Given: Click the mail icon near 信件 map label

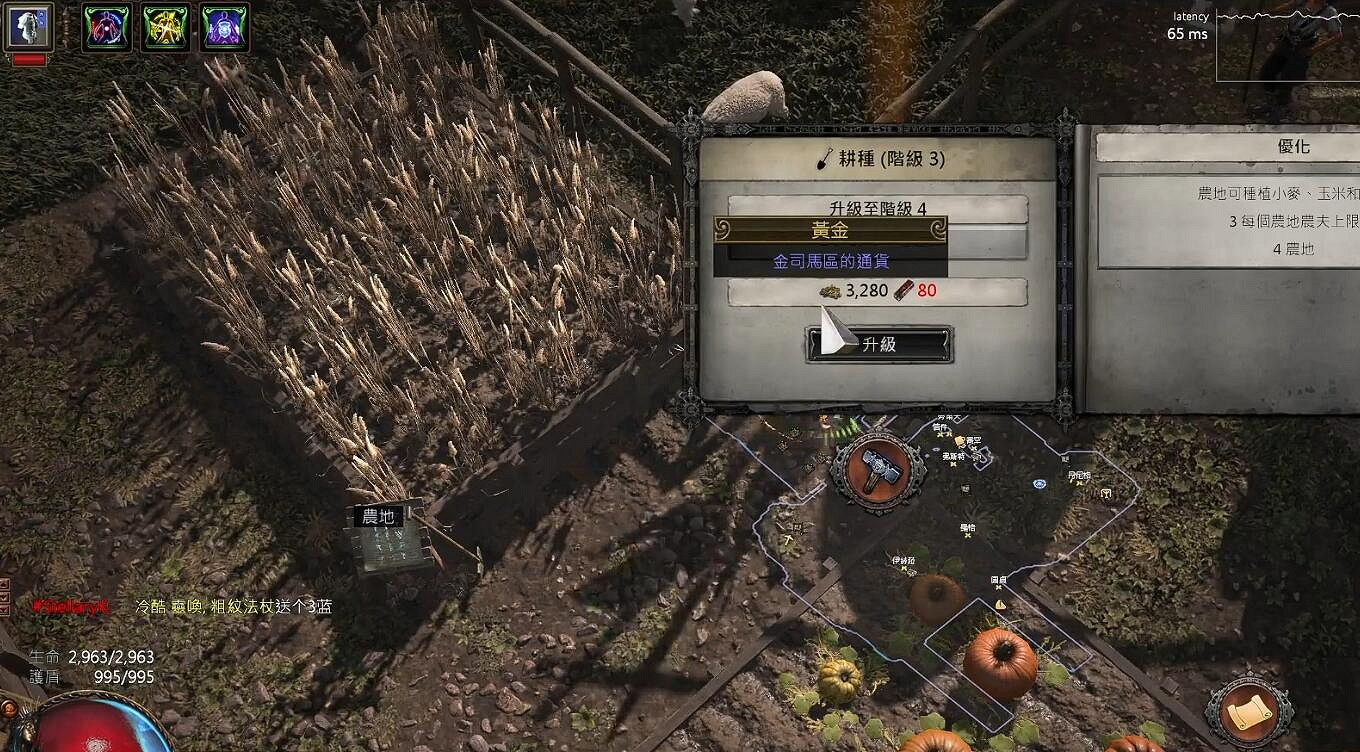Looking at the screenshot, I should [x=960, y=442].
